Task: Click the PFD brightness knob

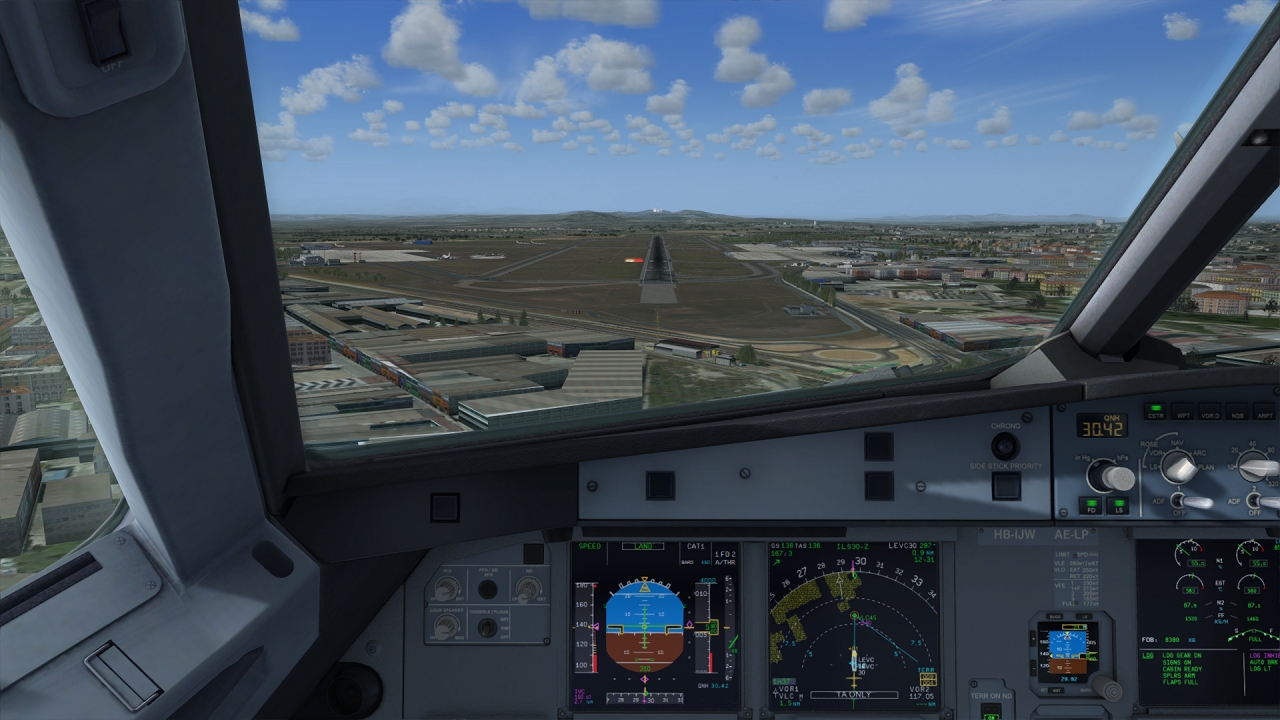Action: (x=446, y=589)
